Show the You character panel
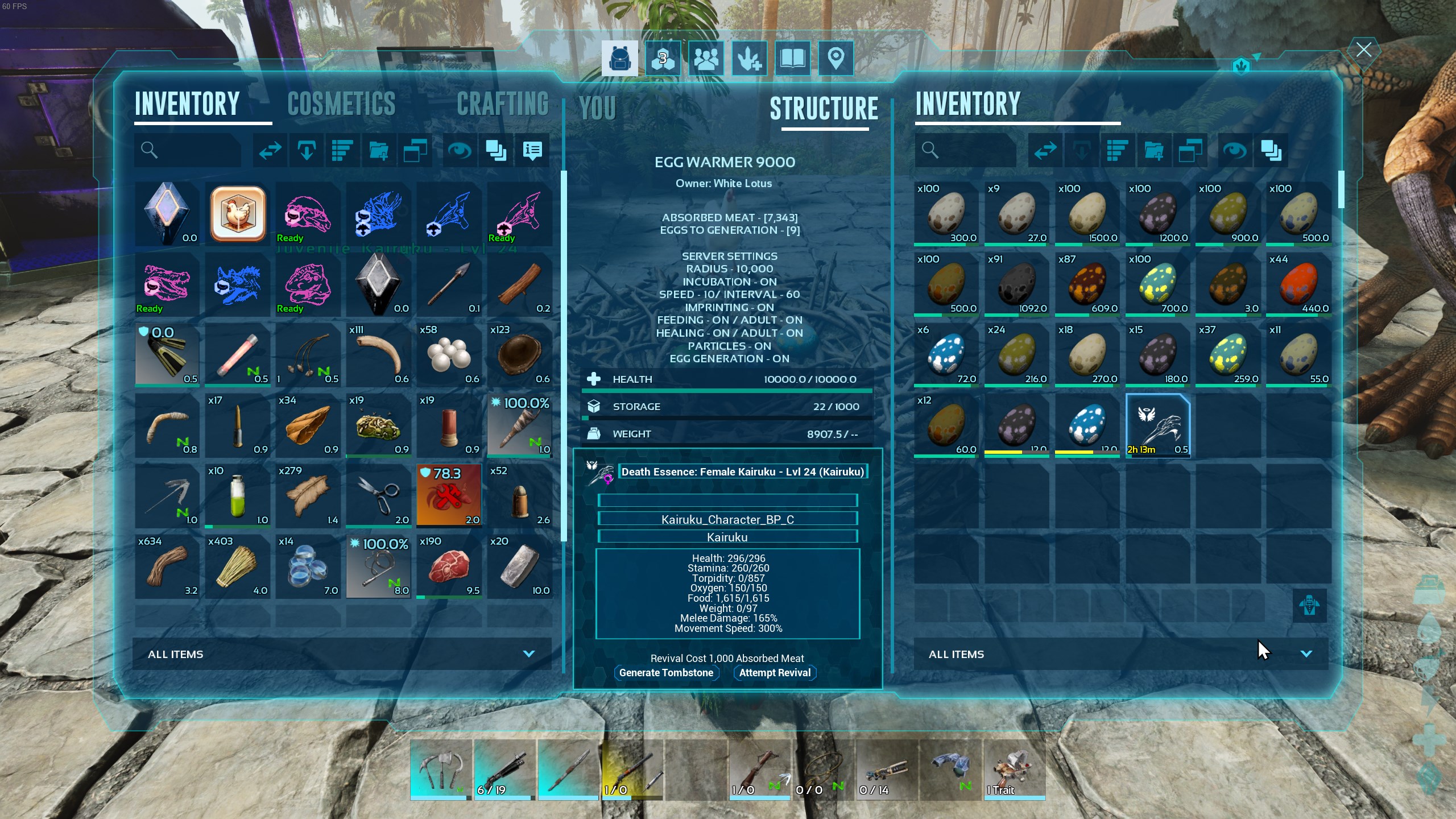Viewport: 1456px width, 819px height. pyautogui.click(x=597, y=108)
